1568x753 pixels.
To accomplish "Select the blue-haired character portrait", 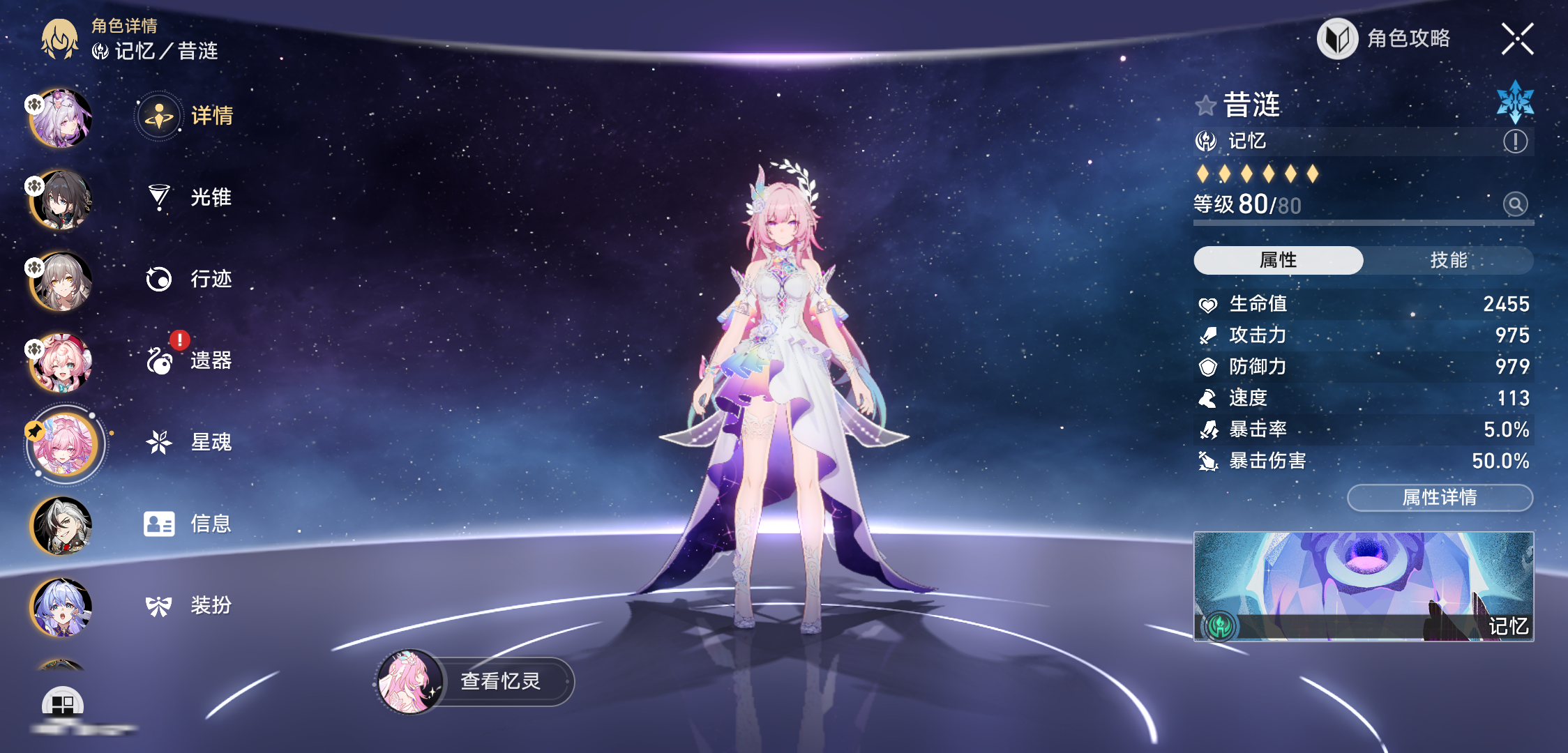I will tap(61, 607).
